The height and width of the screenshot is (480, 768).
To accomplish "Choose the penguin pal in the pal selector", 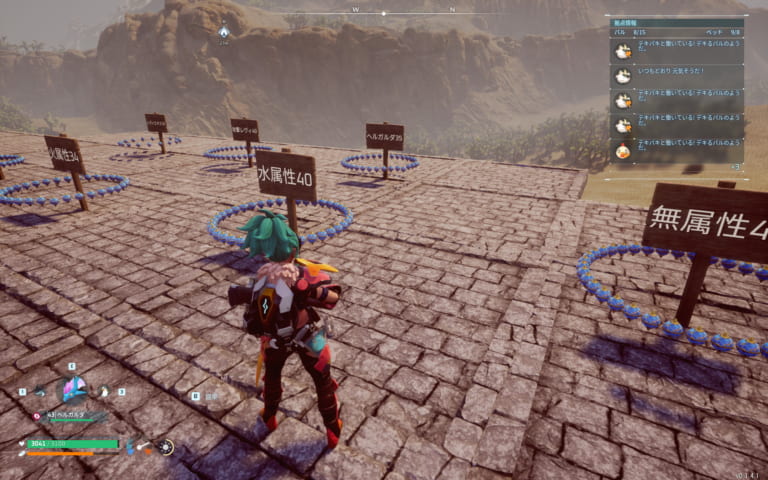I will coord(103,392).
